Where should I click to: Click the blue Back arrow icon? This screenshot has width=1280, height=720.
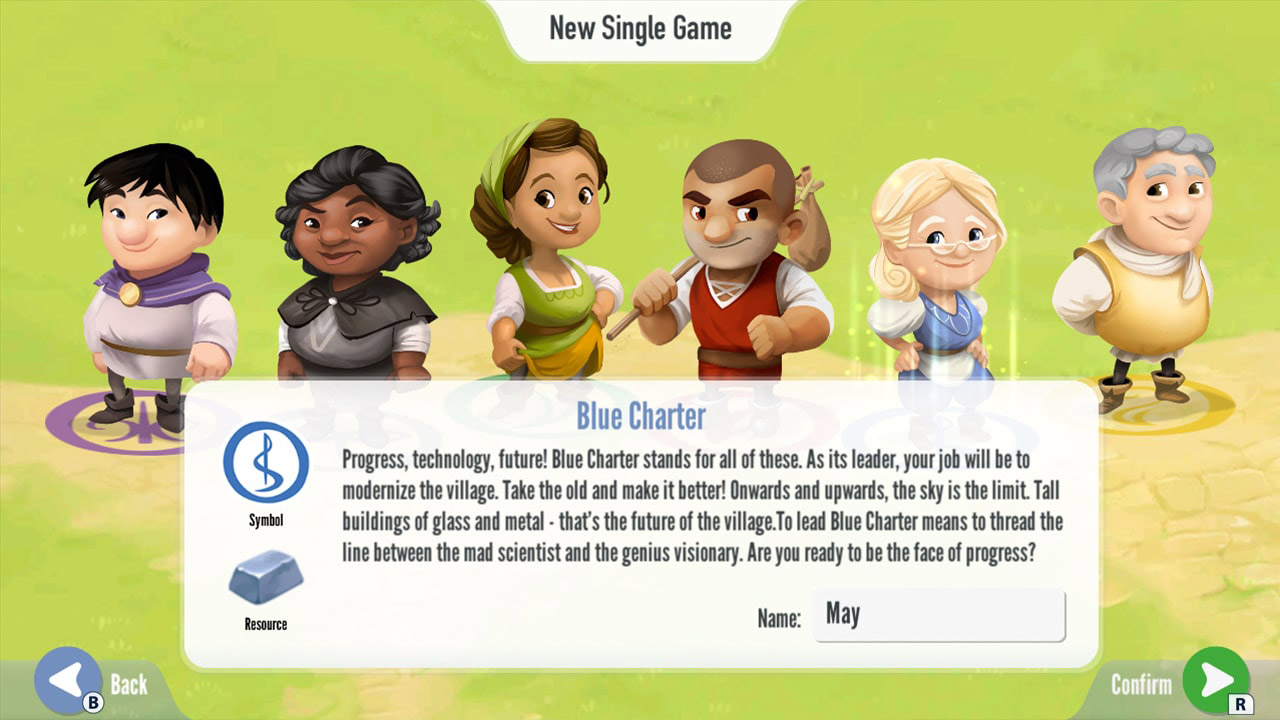(68, 682)
